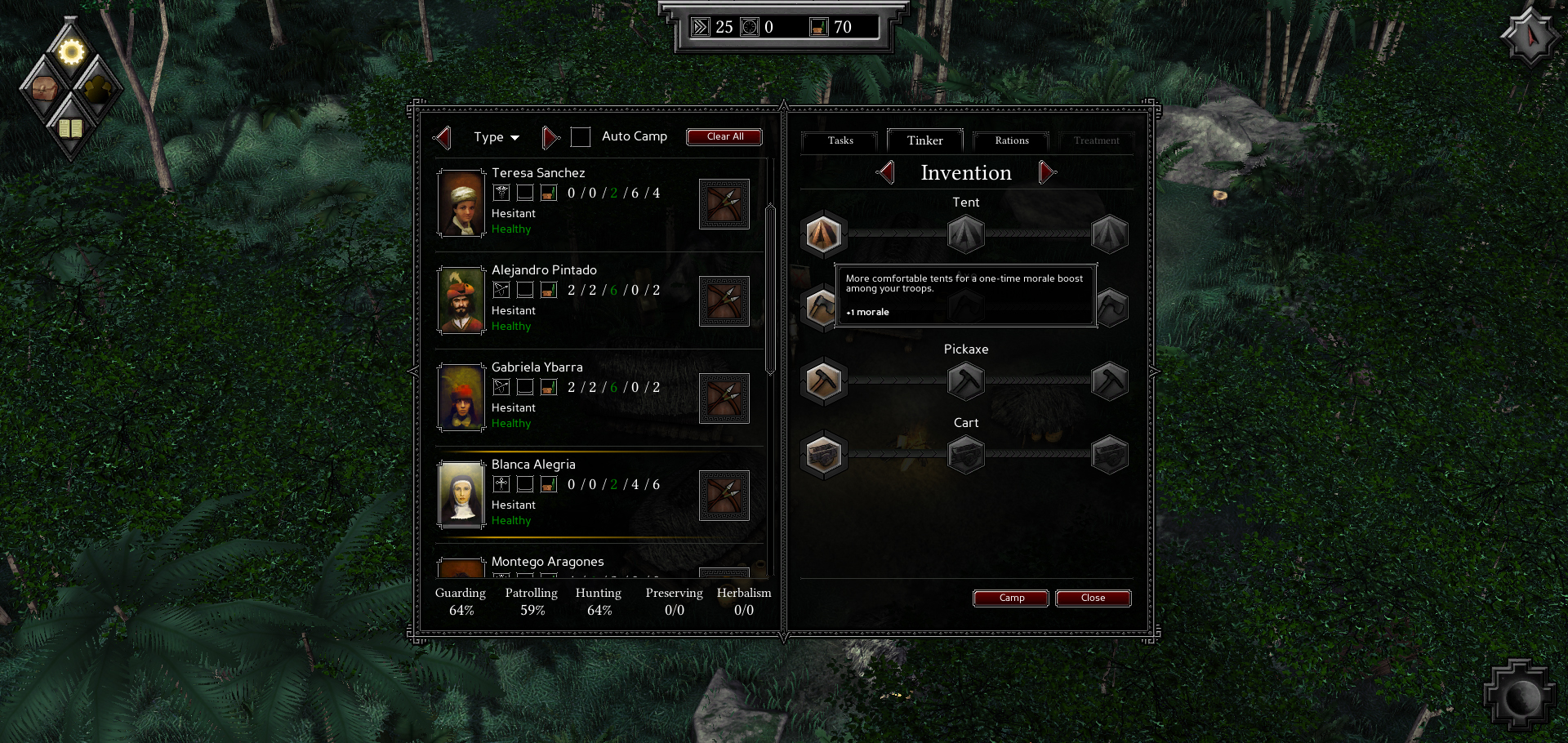Select the Tinker tab

click(924, 140)
